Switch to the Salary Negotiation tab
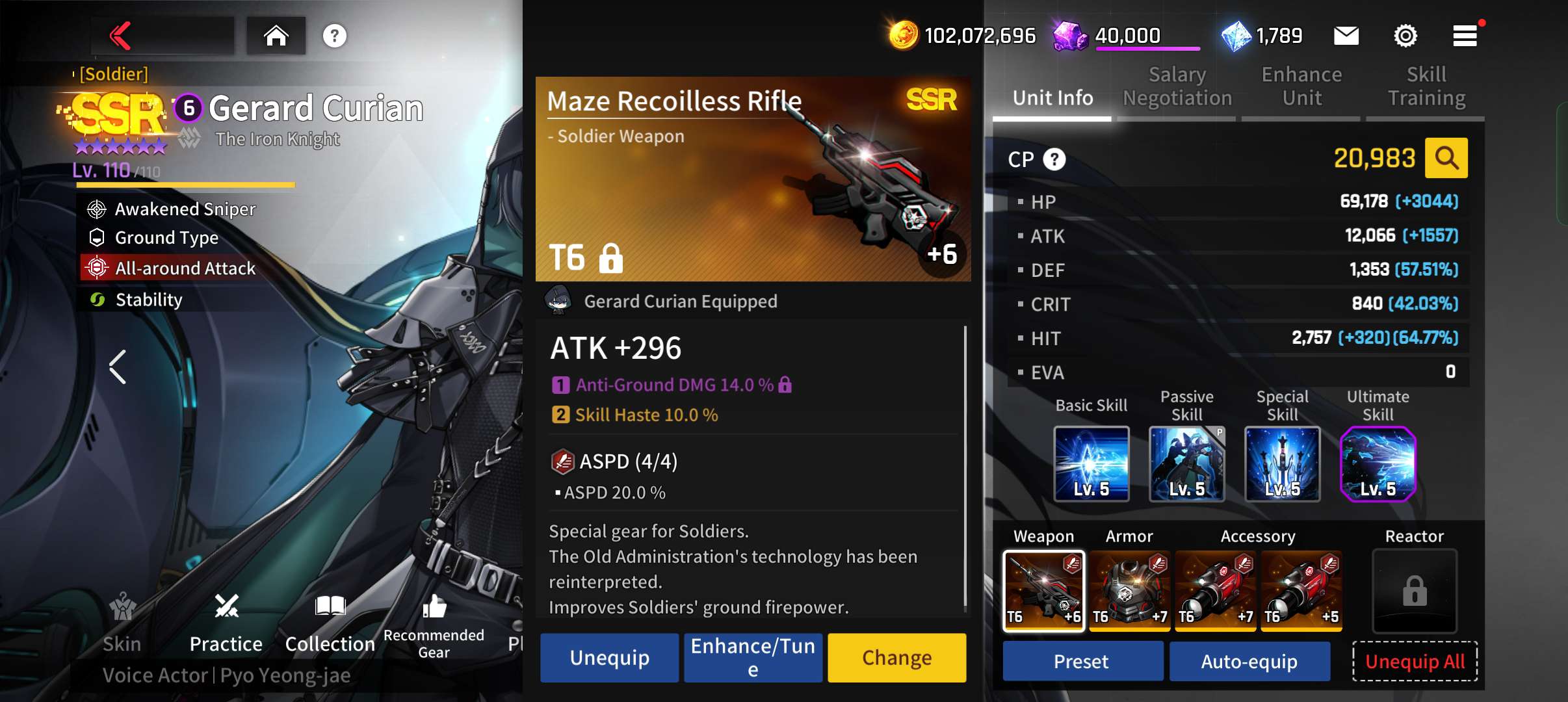Image resolution: width=1568 pixels, height=702 pixels. point(1177,86)
